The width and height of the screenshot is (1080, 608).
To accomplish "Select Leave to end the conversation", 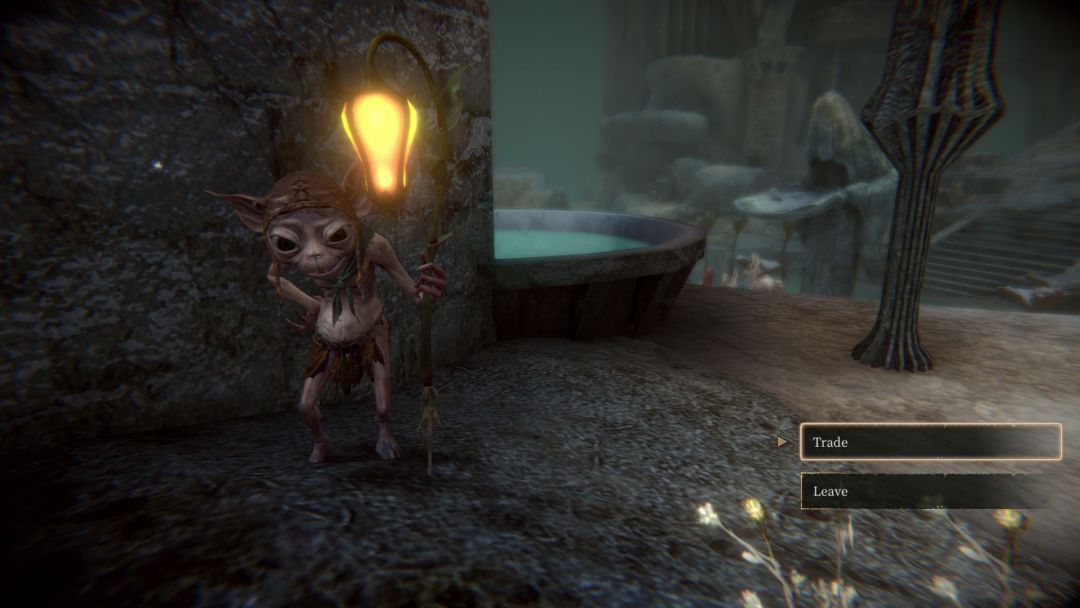I will tap(930, 491).
